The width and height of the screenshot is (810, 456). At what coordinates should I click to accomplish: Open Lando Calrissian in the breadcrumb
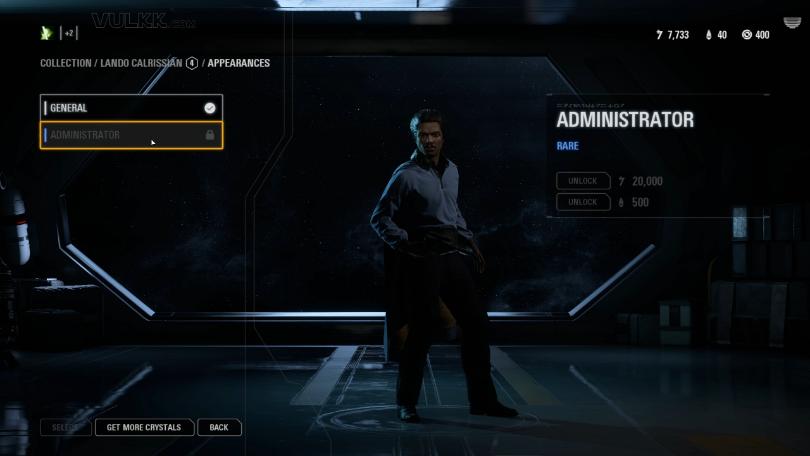pyautogui.click(x=140, y=63)
